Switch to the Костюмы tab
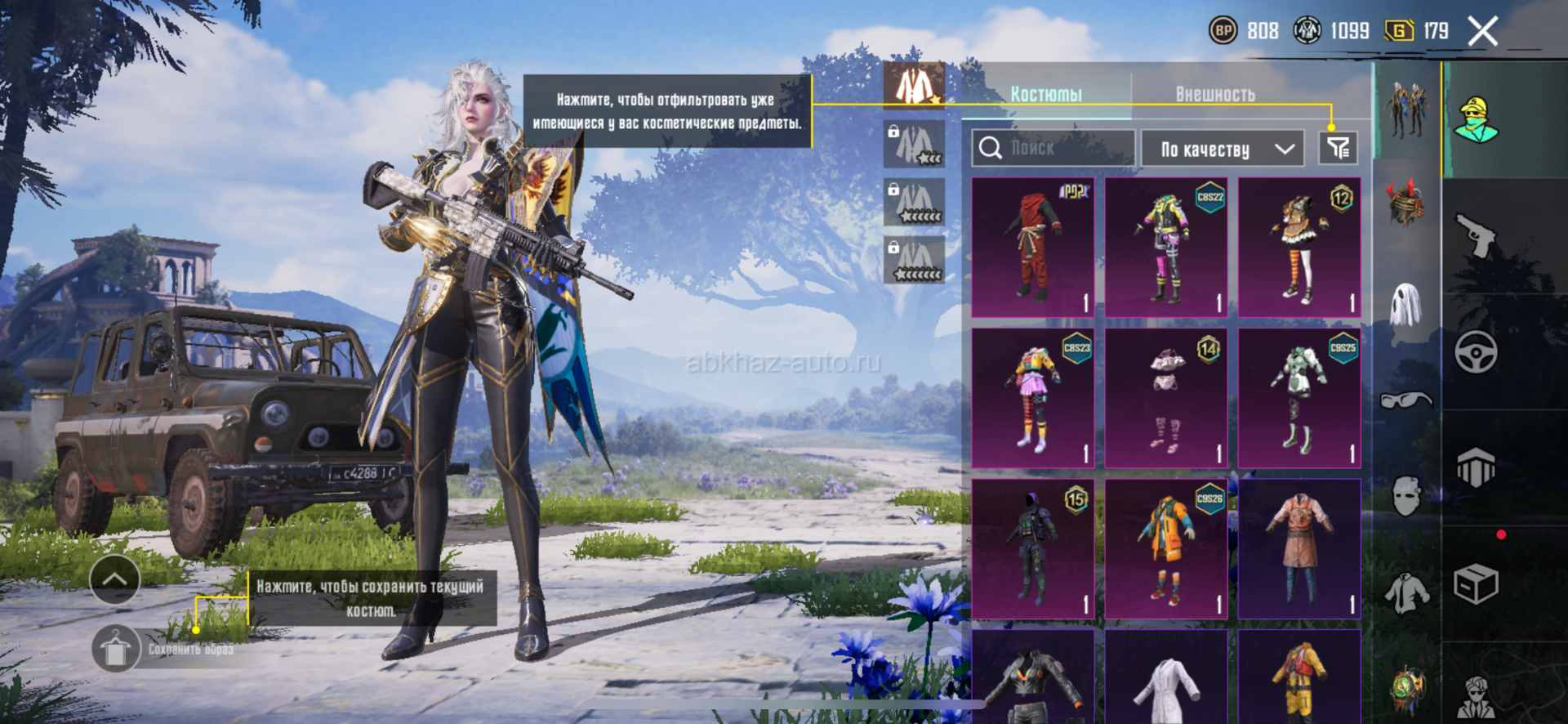The height and width of the screenshot is (724, 1568). 1046,95
